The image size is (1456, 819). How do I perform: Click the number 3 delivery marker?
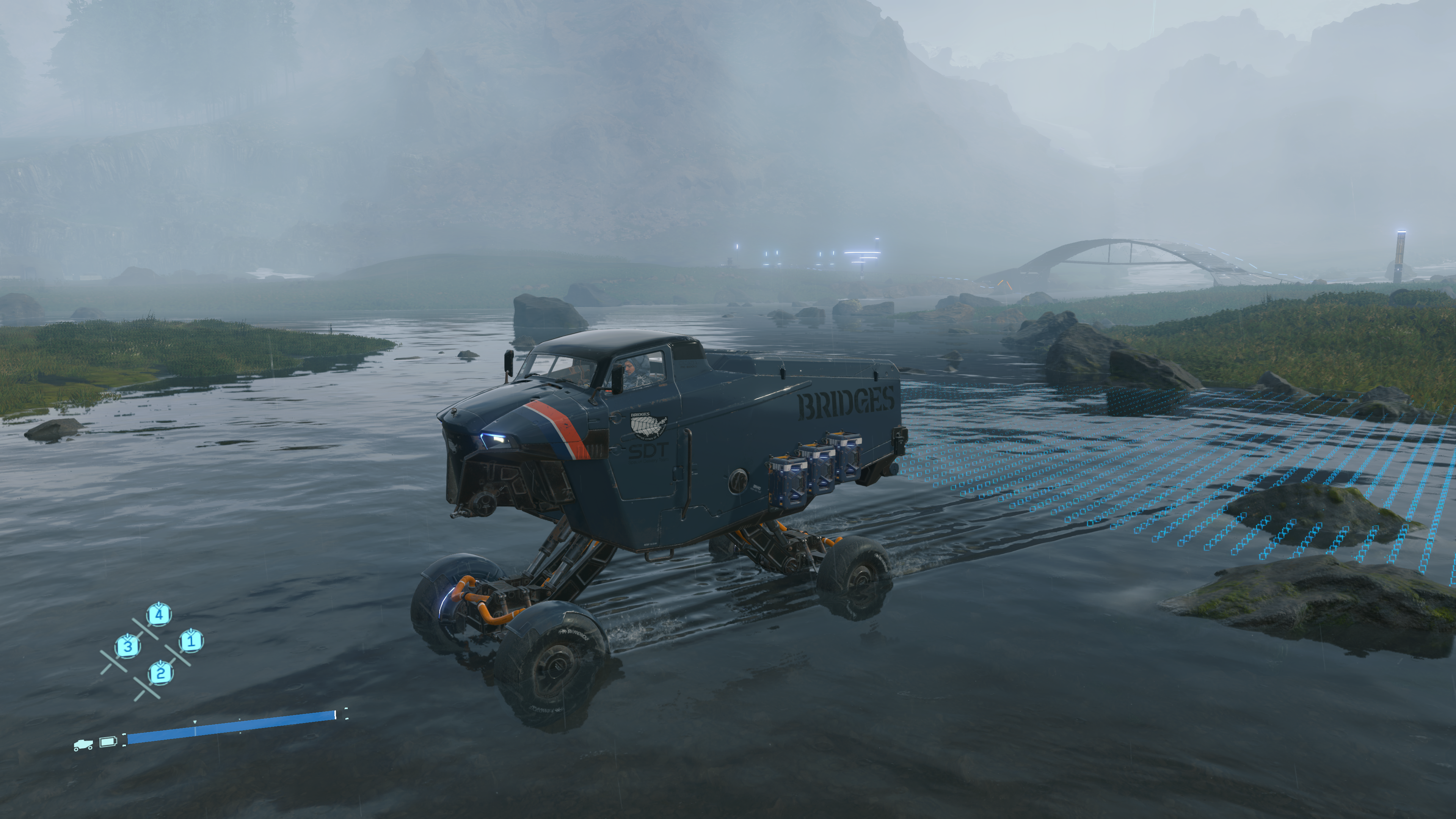128,645
